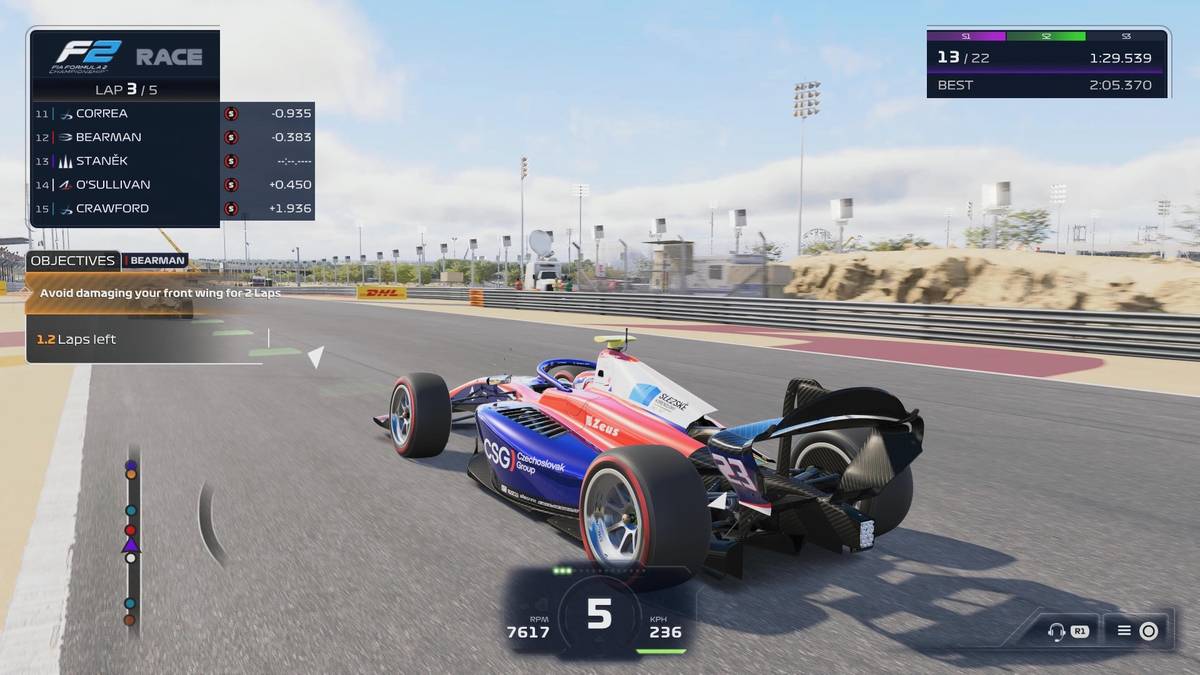Choose O'Sullivan's row in the standings

click(172, 184)
